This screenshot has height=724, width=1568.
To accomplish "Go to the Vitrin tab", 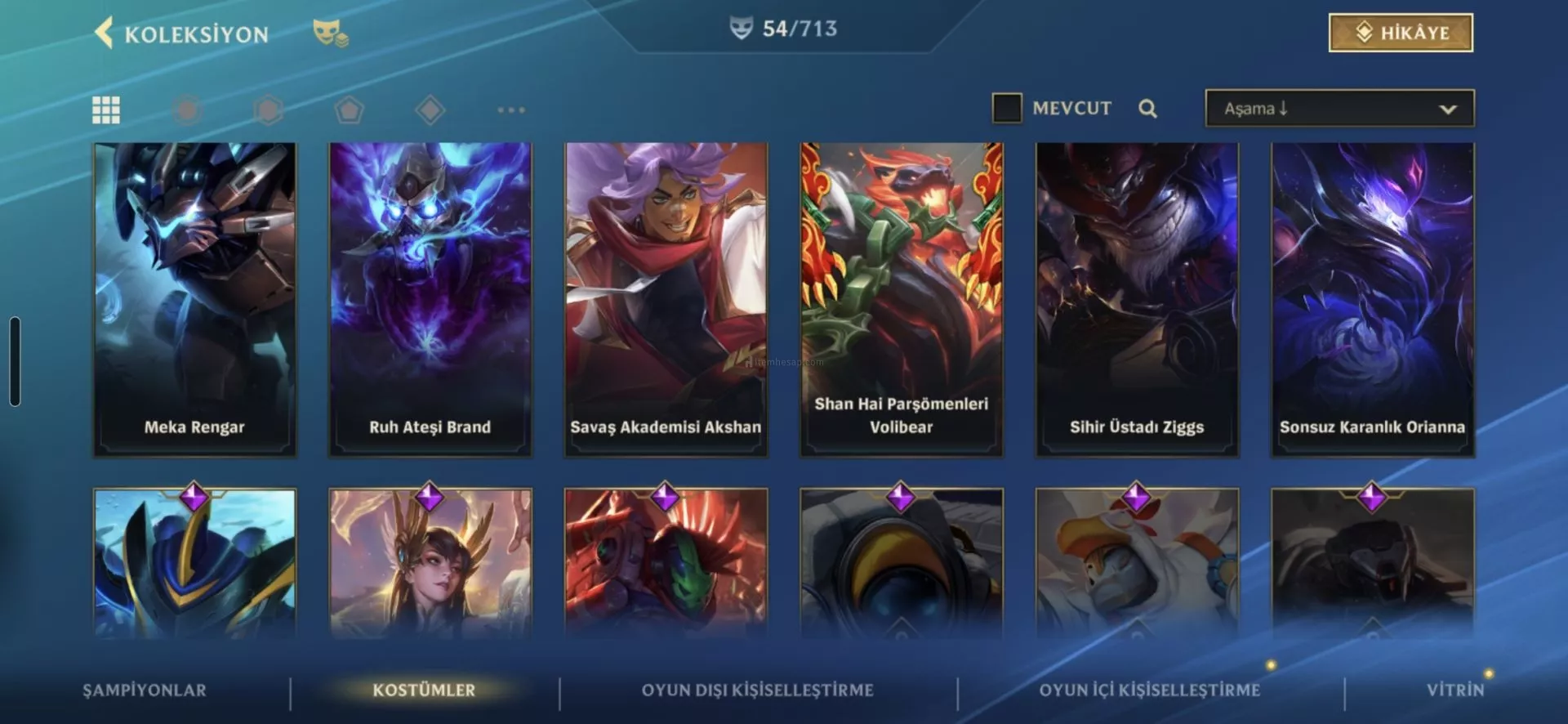I will (x=1454, y=690).
